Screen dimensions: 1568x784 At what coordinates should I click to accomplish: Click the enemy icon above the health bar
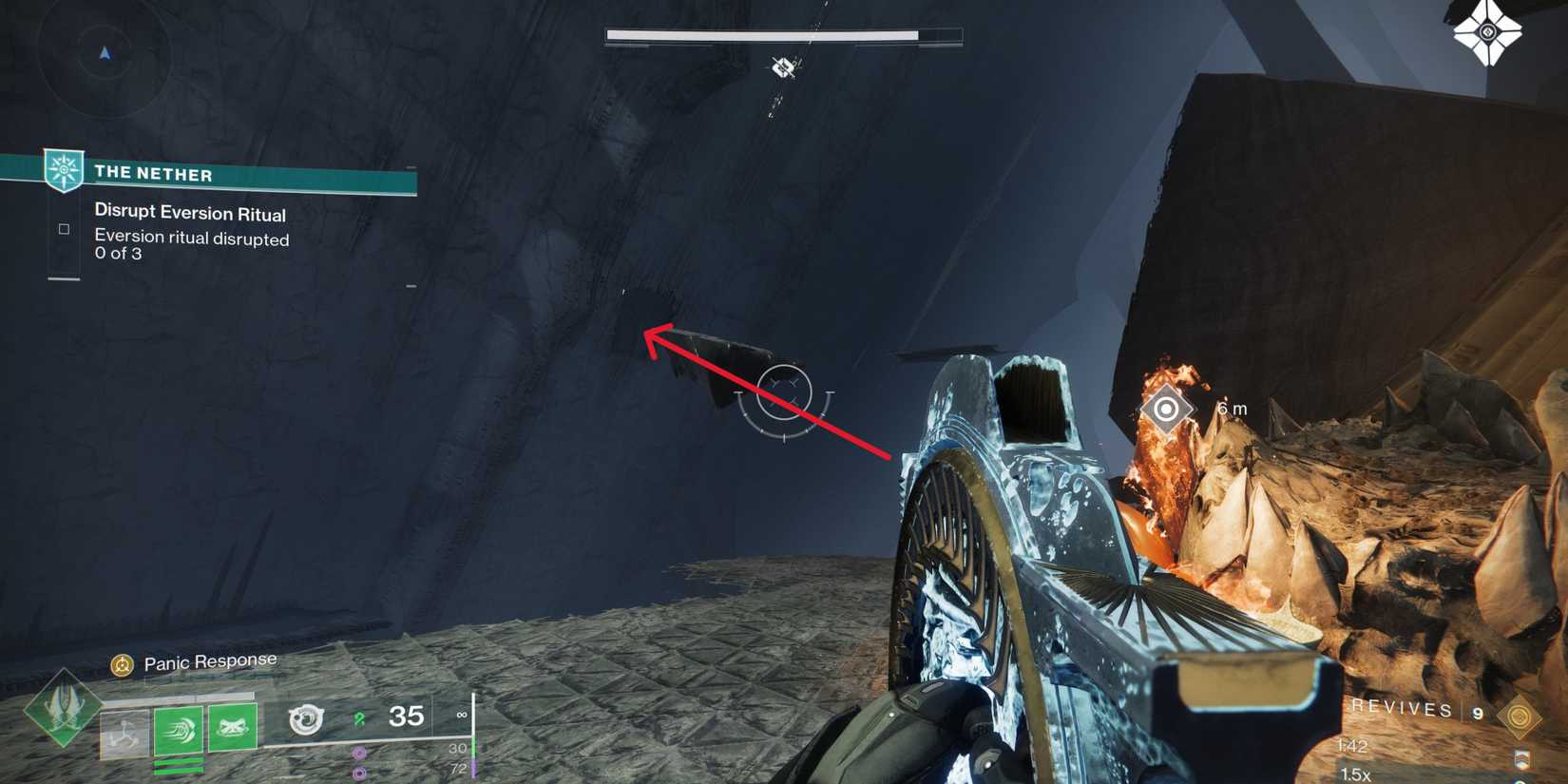(782, 67)
